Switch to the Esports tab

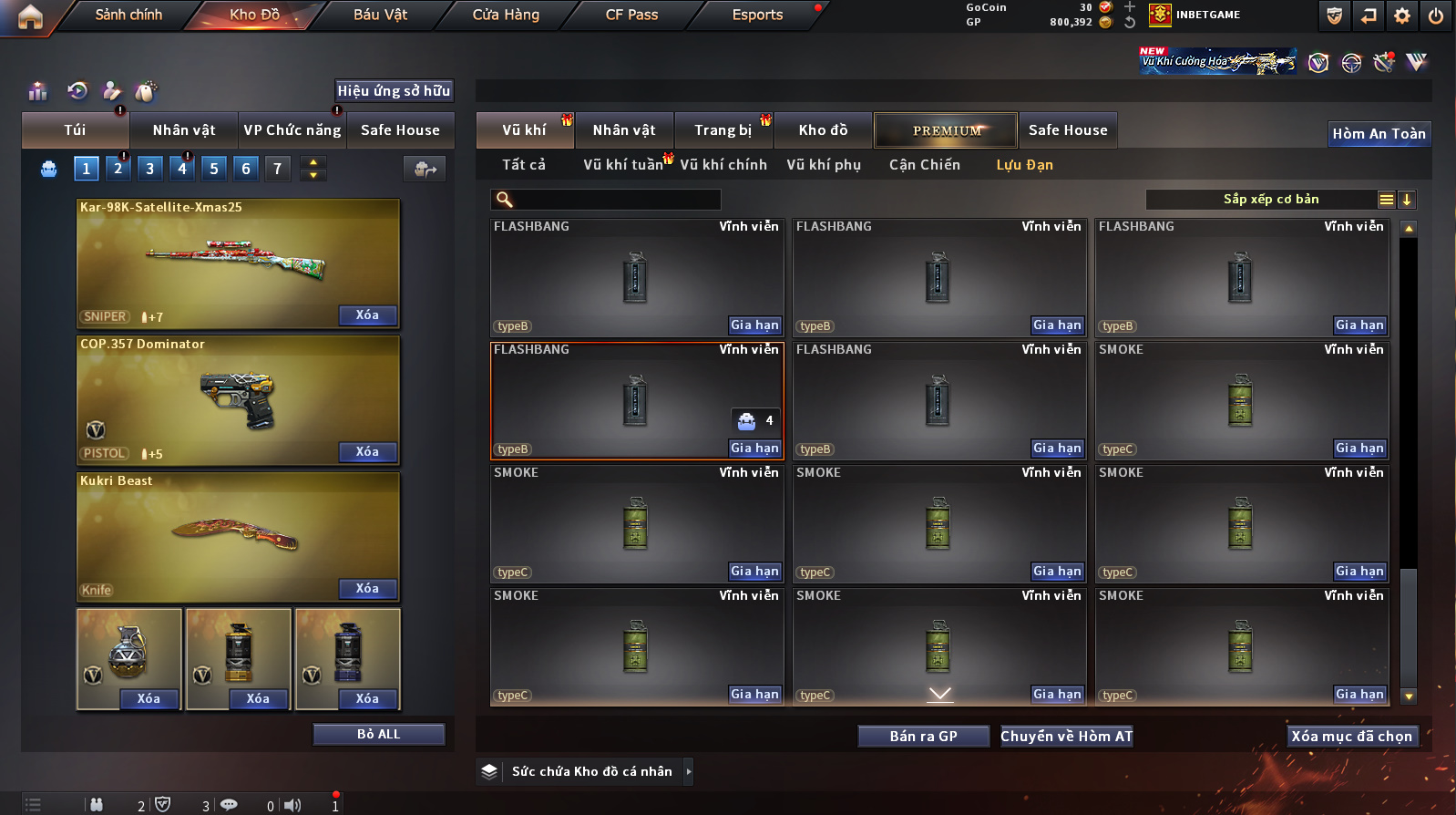tap(757, 15)
